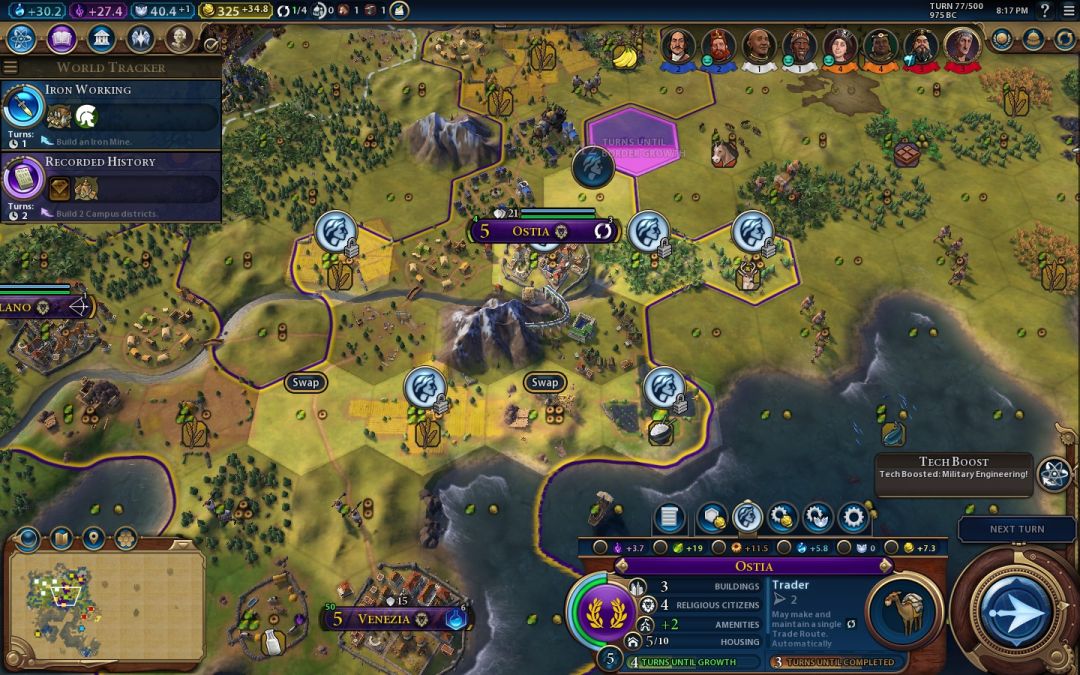Open the gear production settings for Ostia
Screen dimensions: 1080x675
(x=853, y=517)
